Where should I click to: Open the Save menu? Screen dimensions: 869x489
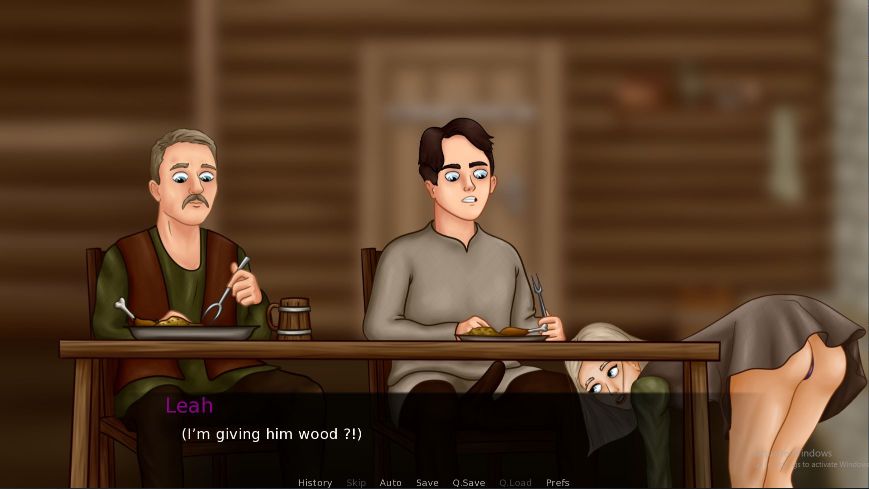point(427,483)
